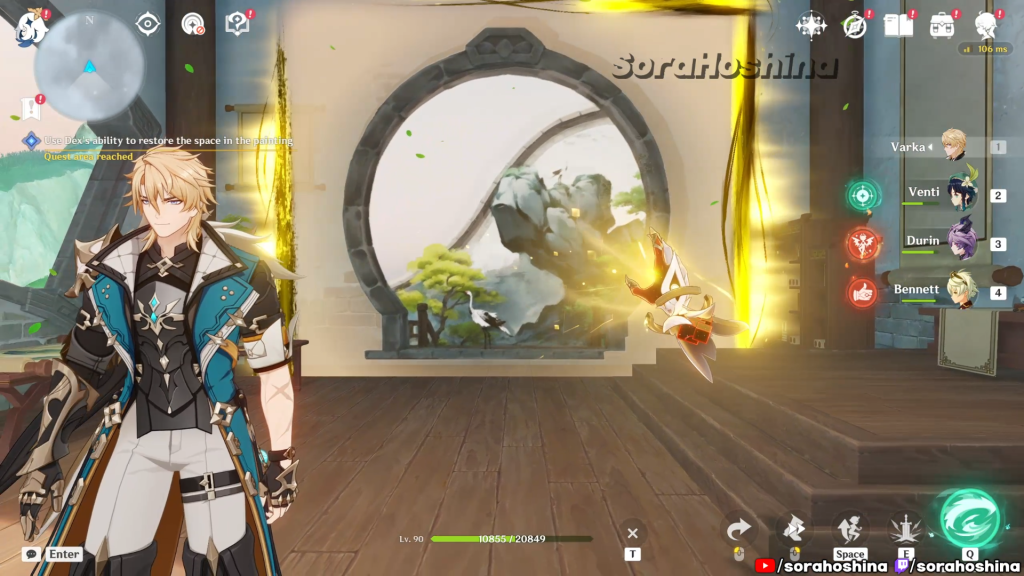Switch to party member Venti
The image size is (1024, 576).
[x=960, y=193]
